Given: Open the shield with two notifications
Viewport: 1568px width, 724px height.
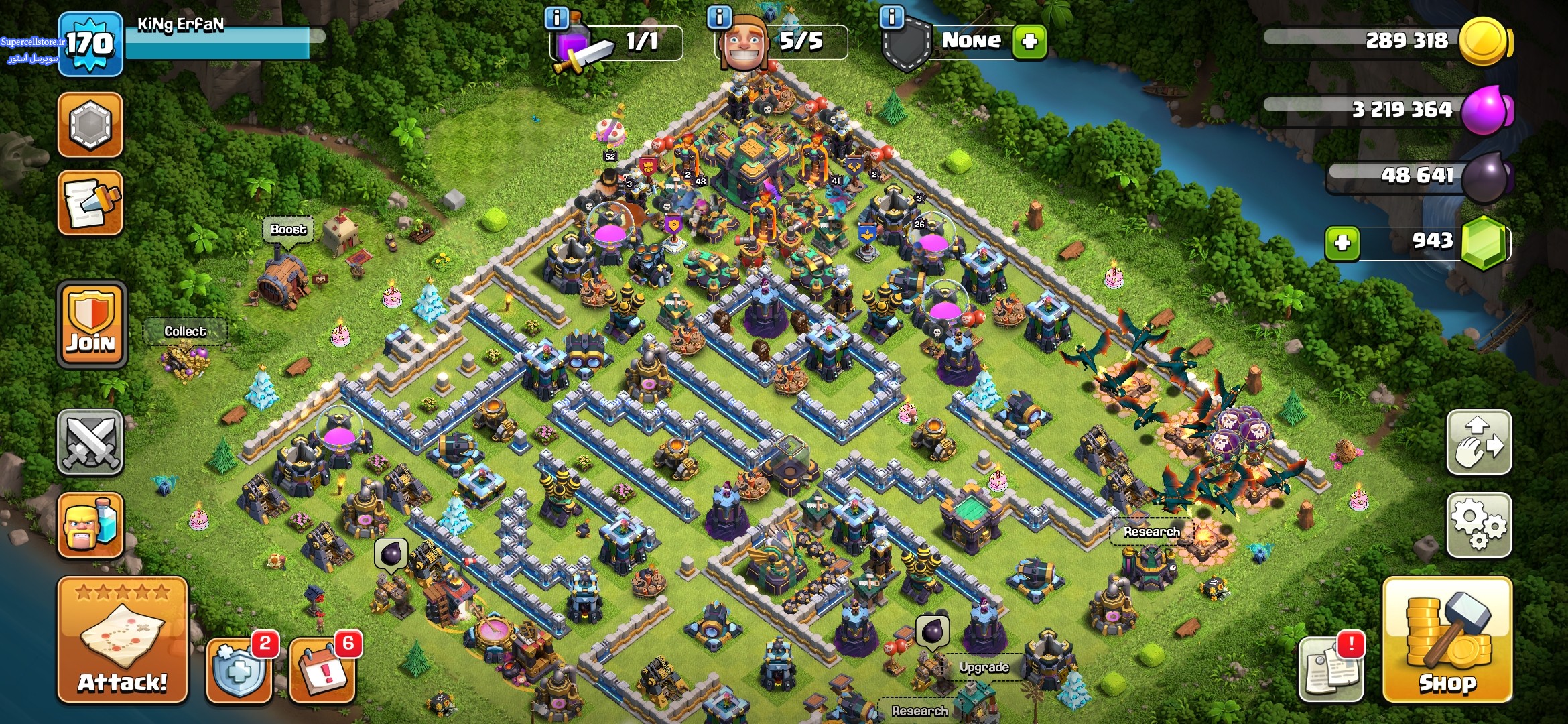Looking at the screenshot, I should coord(239,670).
